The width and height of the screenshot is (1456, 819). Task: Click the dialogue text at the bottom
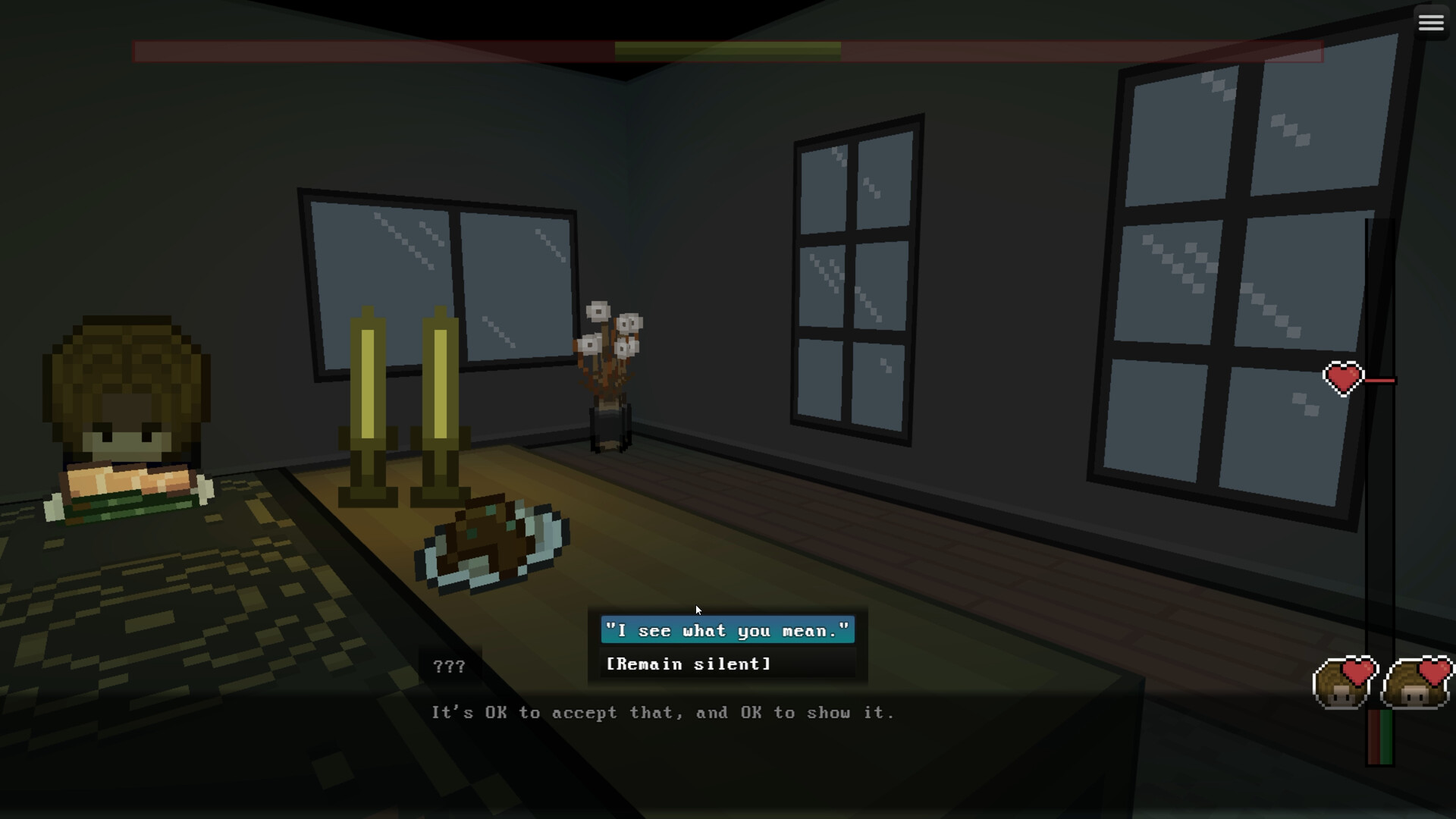pos(664,712)
